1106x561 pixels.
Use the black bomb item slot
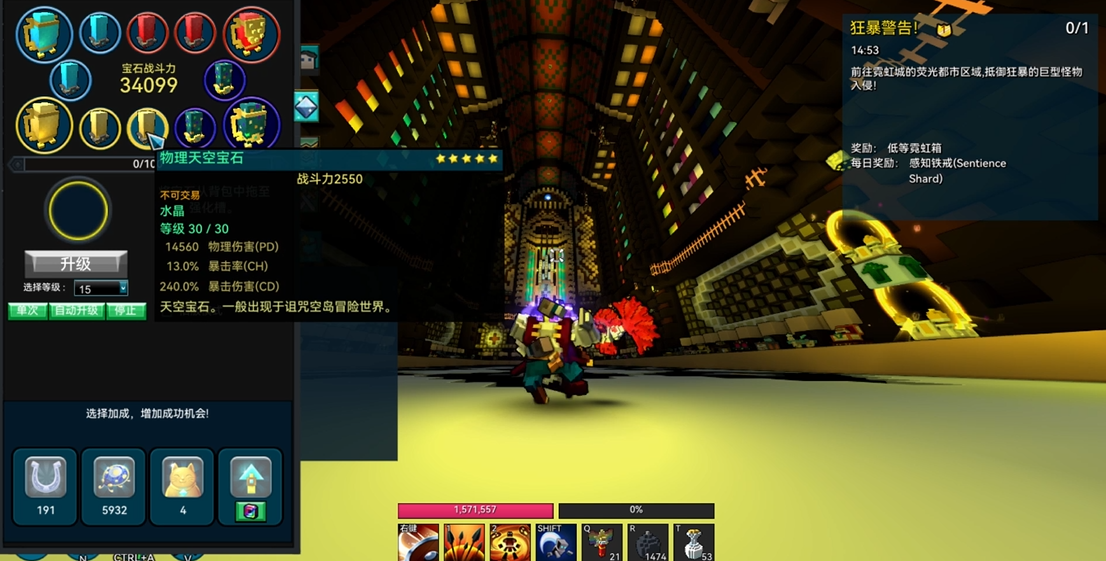648,543
